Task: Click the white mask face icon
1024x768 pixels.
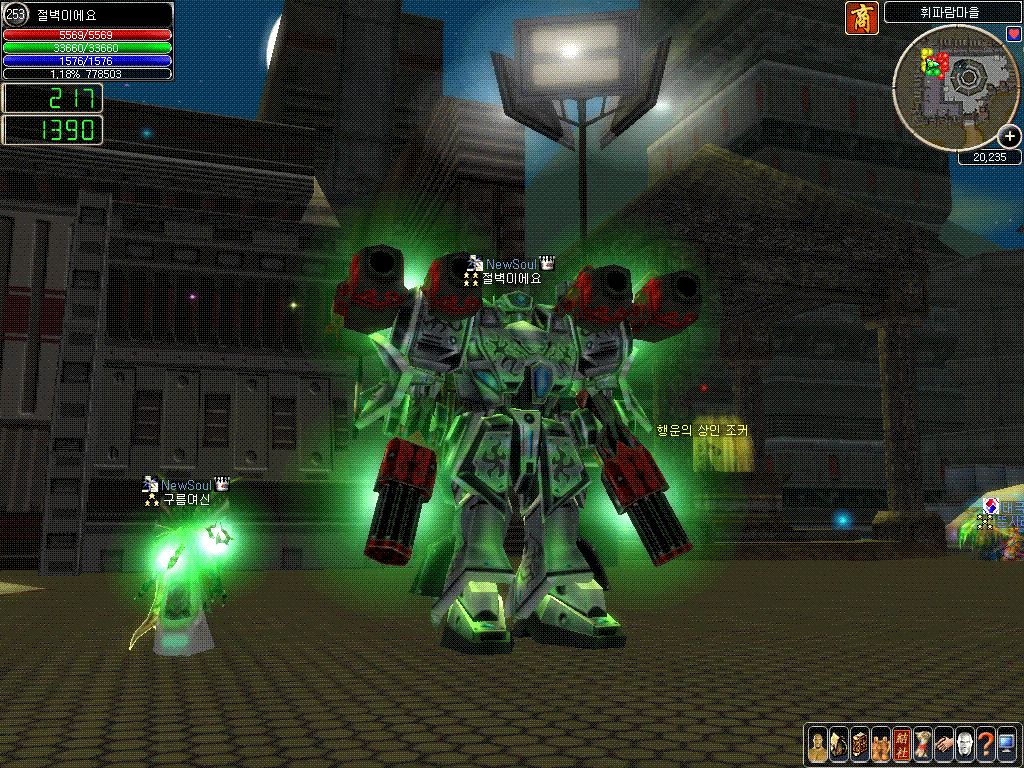Action: point(965,744)
